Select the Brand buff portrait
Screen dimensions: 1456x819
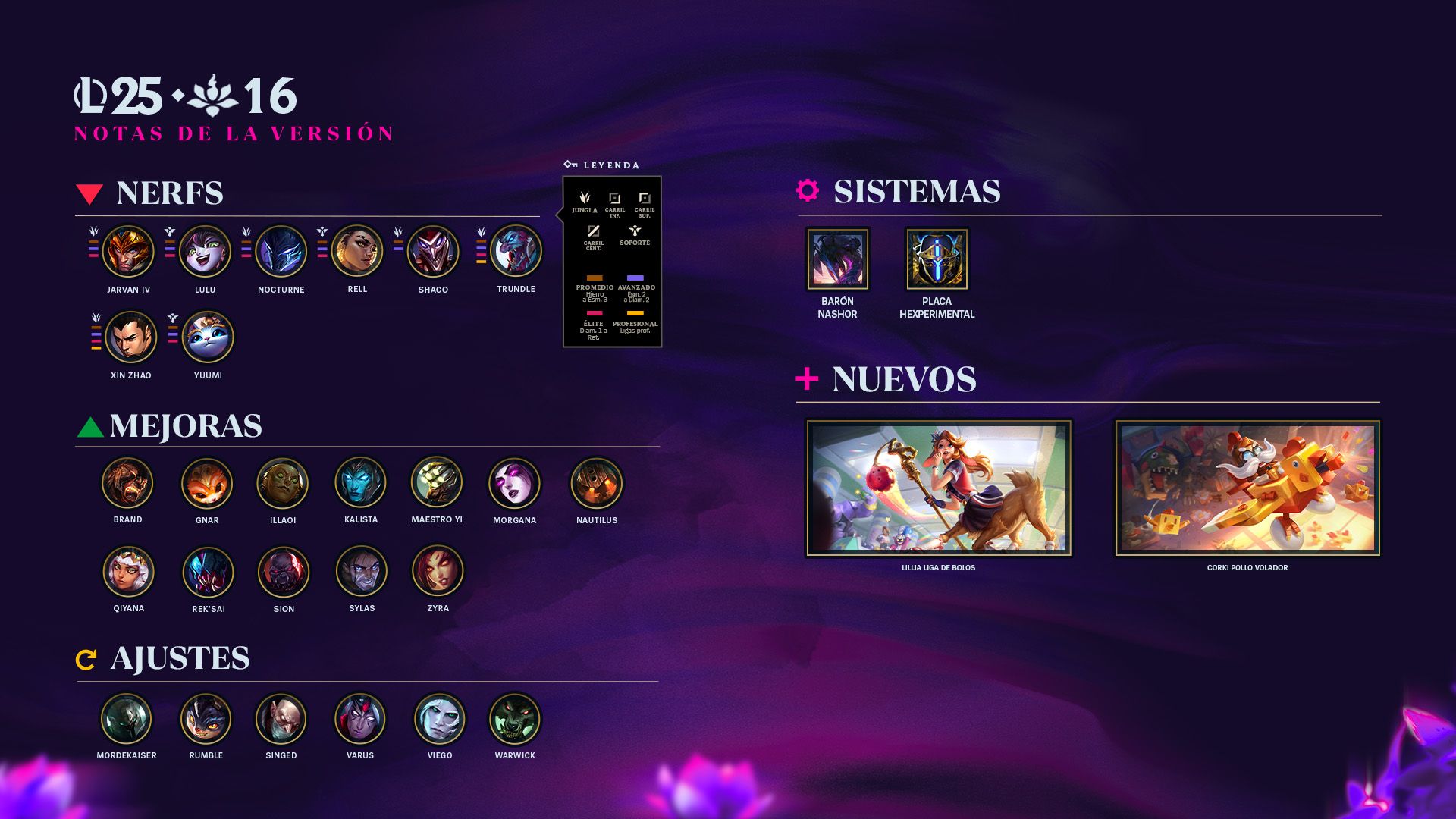coord(128,483)
